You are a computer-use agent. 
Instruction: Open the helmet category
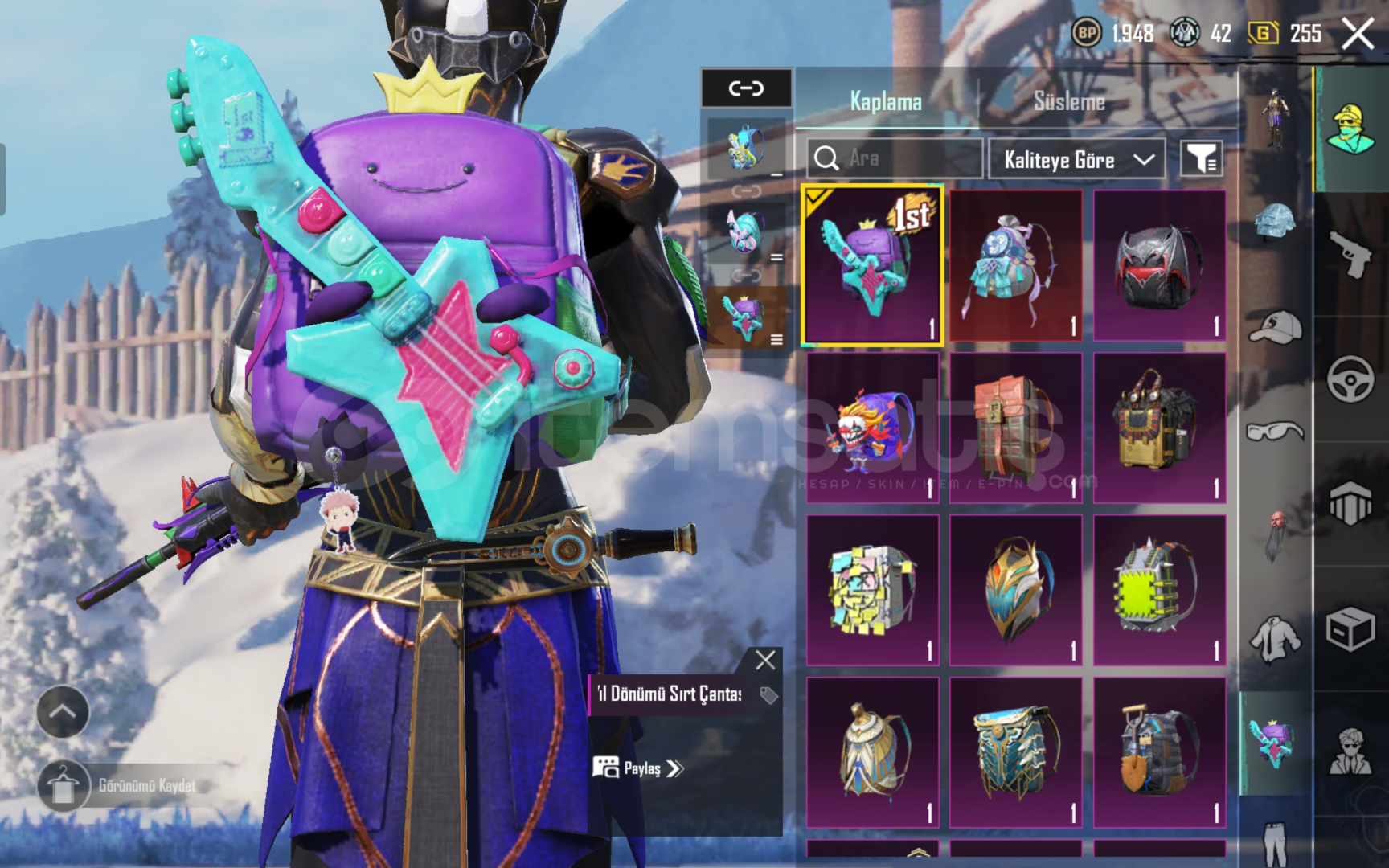1276,223
